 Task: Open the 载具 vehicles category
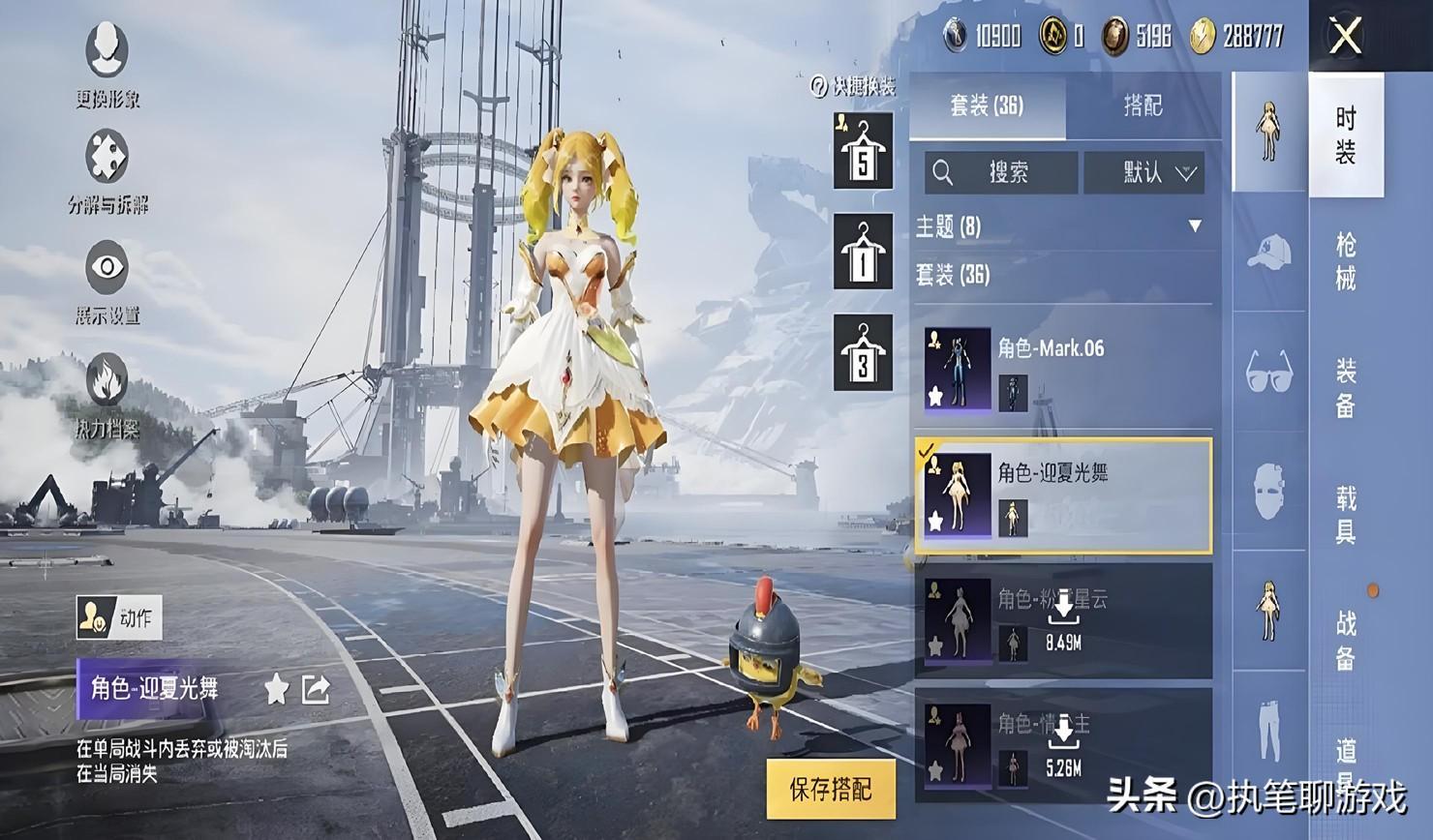(x=1346, y=514)
